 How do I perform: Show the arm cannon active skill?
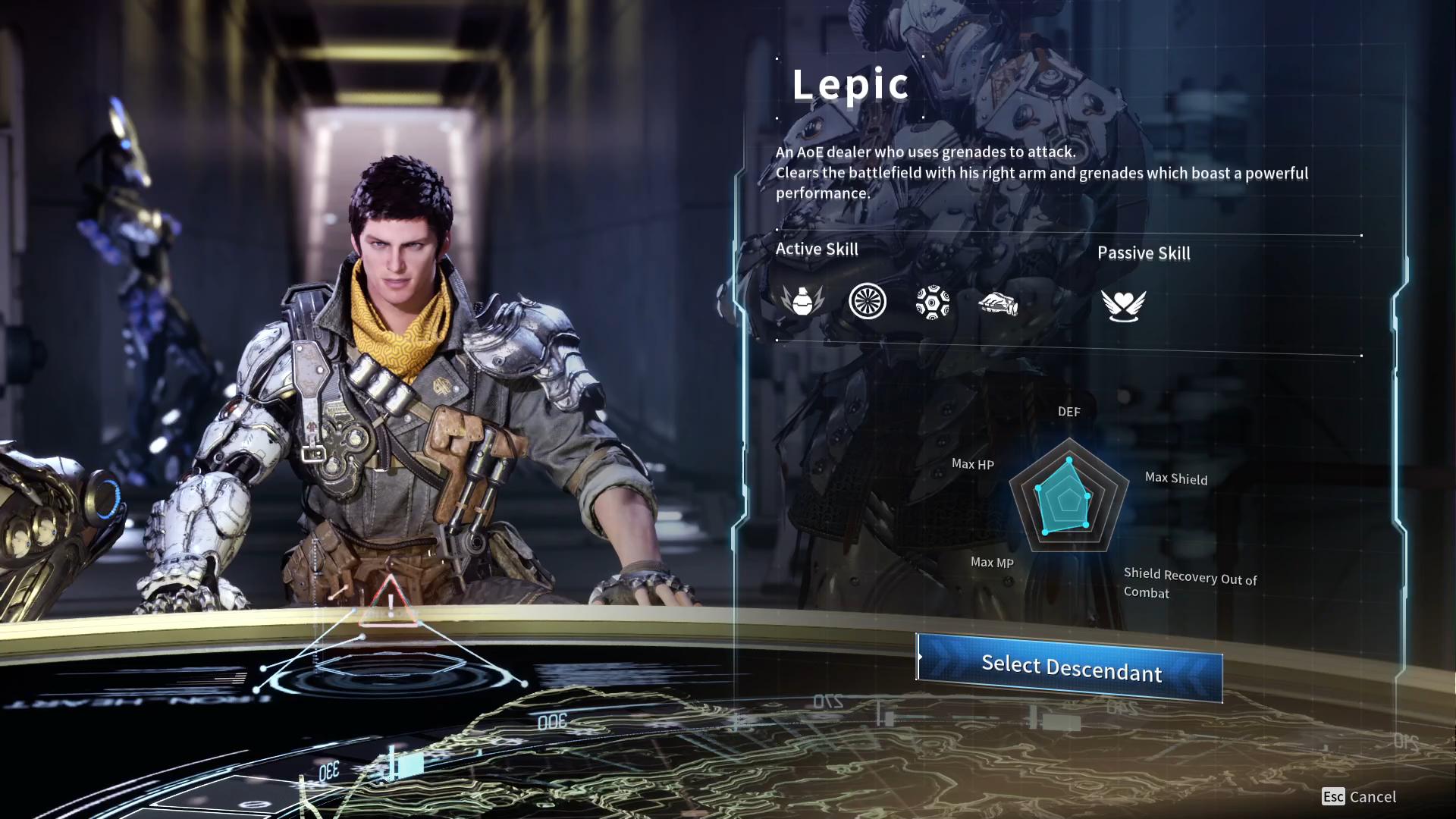(998, 304)
